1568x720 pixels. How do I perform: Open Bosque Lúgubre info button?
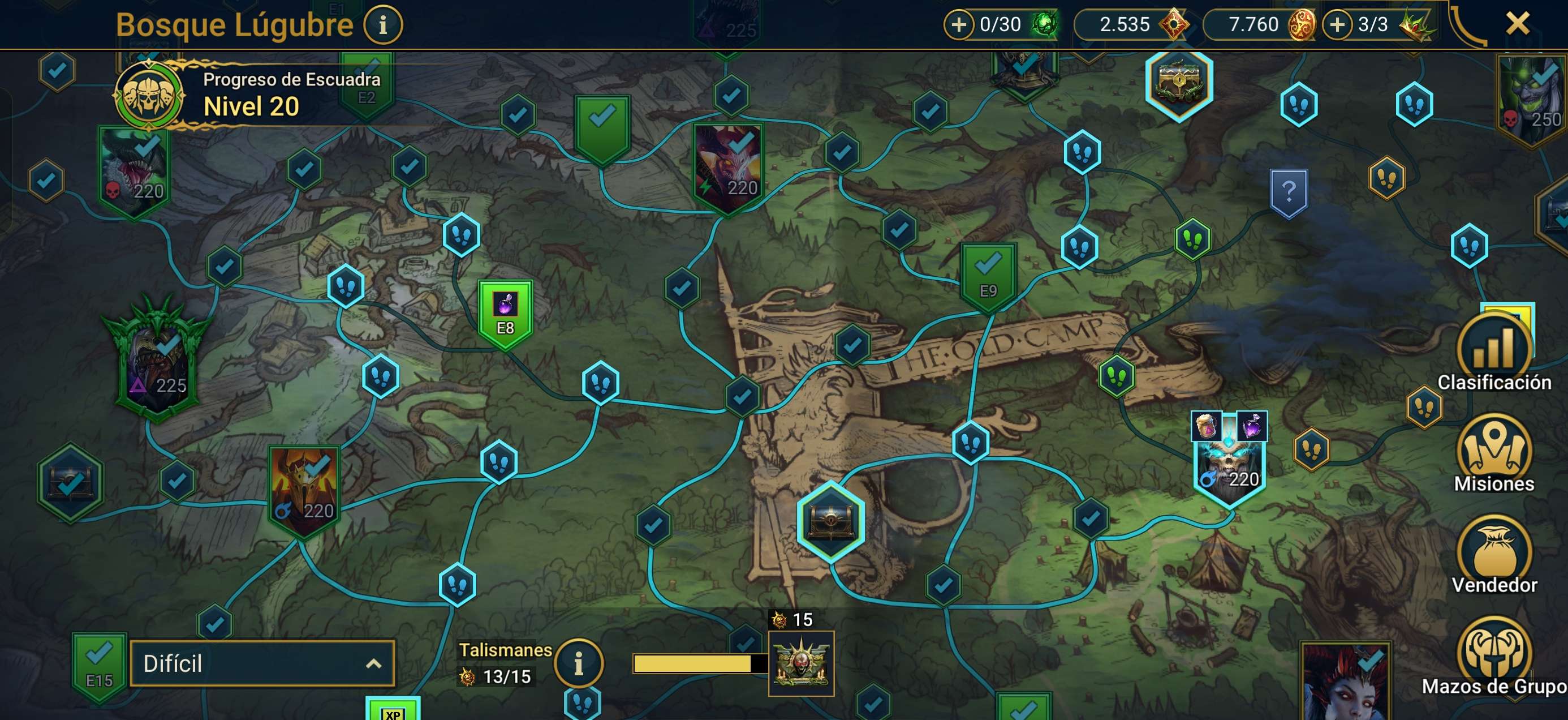coord(383,25)
